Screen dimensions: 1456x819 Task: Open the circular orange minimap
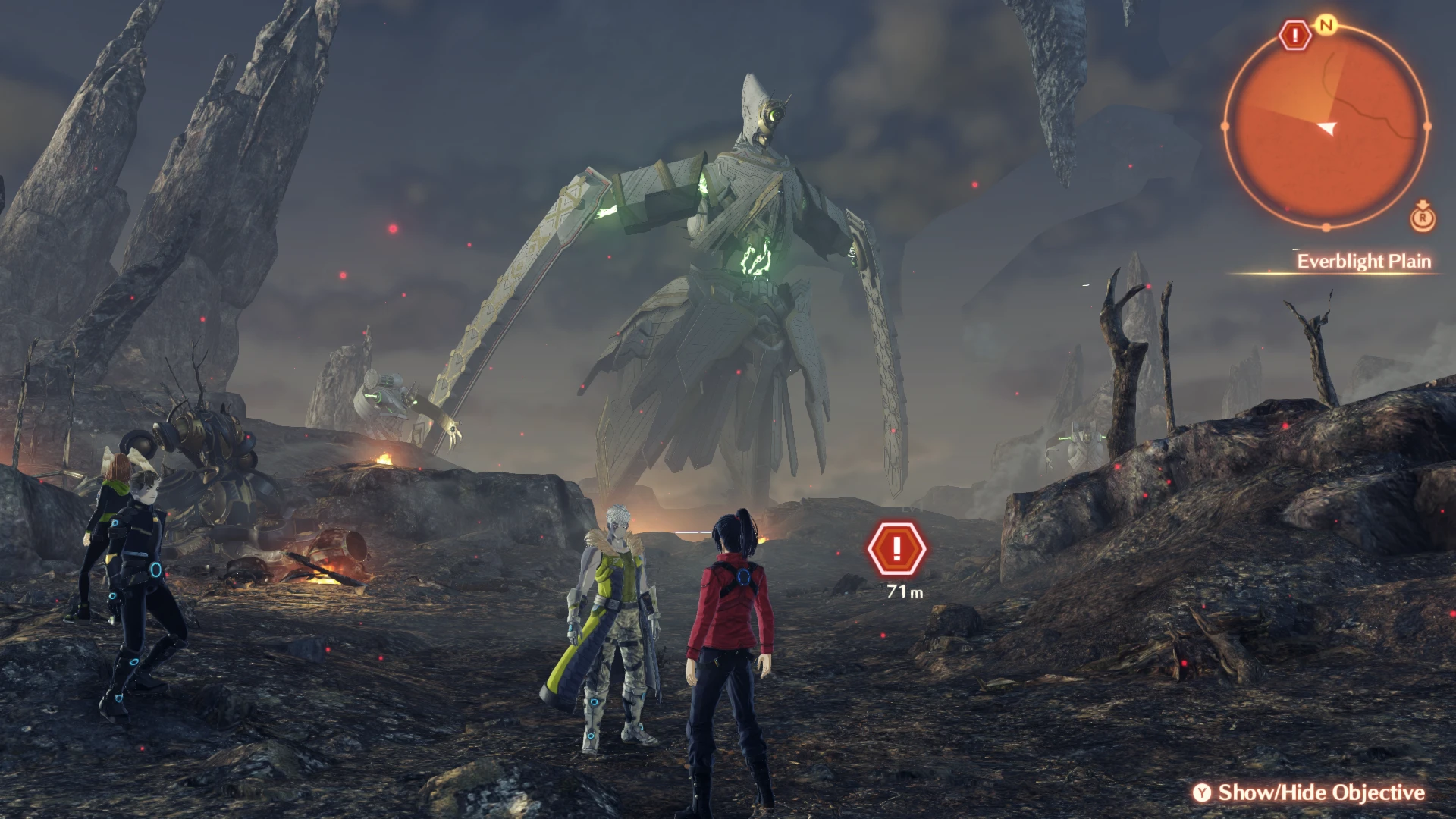tap(1326, 127)
